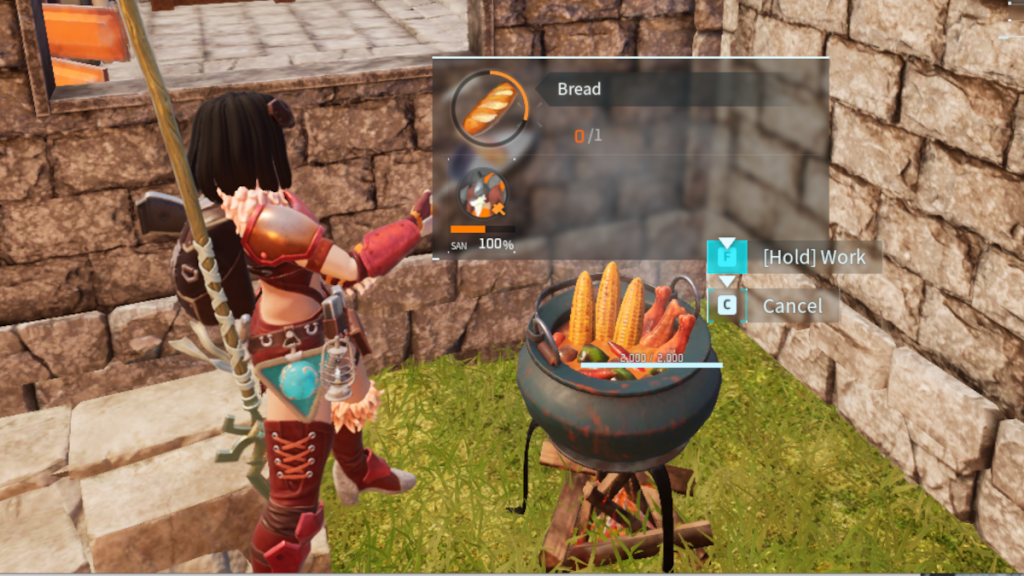Select the Bread recipe icon
Viewport: 1024px width, 576px height.
[489, 105]
